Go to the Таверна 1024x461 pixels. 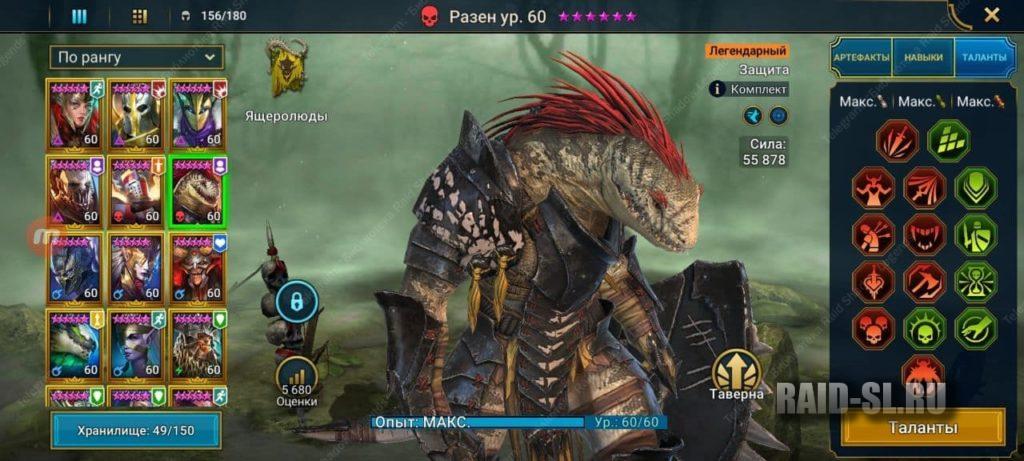click(x=737, y=372)
